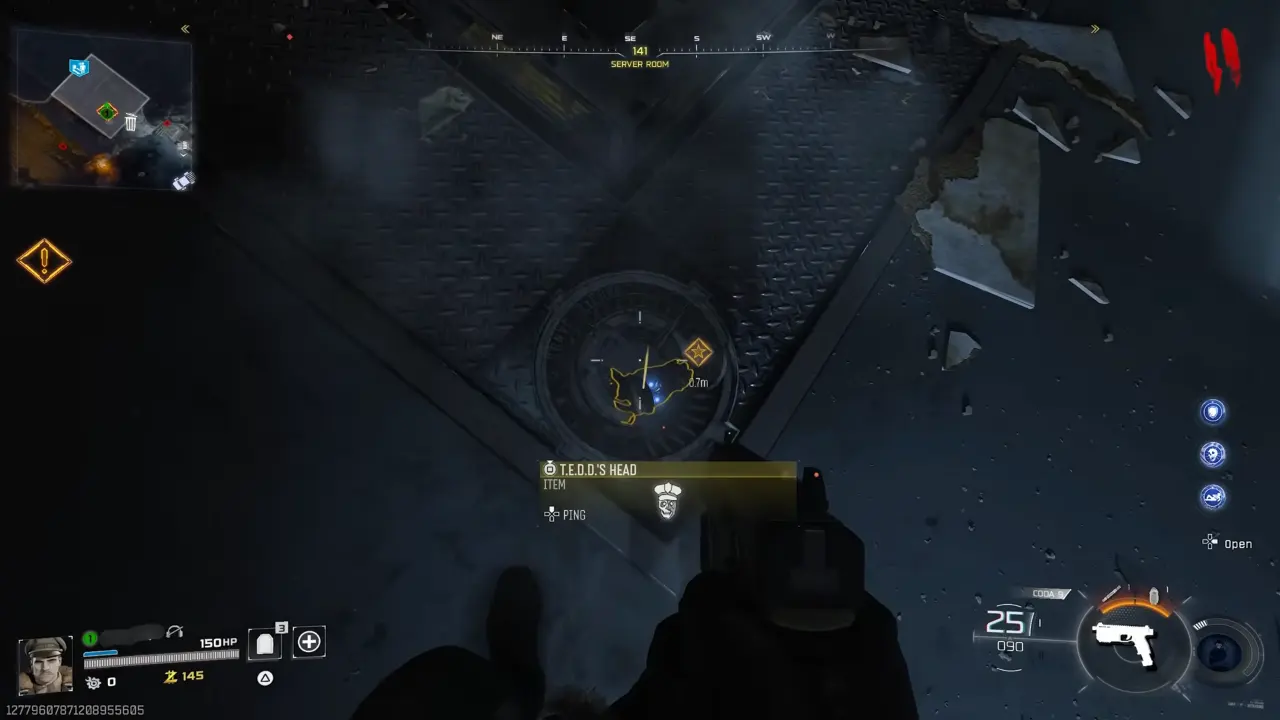Viewport: 1280px width, 720px height.
Task: Click the knife melee icon above the weapon wheel
Action: pos(1113,593)
